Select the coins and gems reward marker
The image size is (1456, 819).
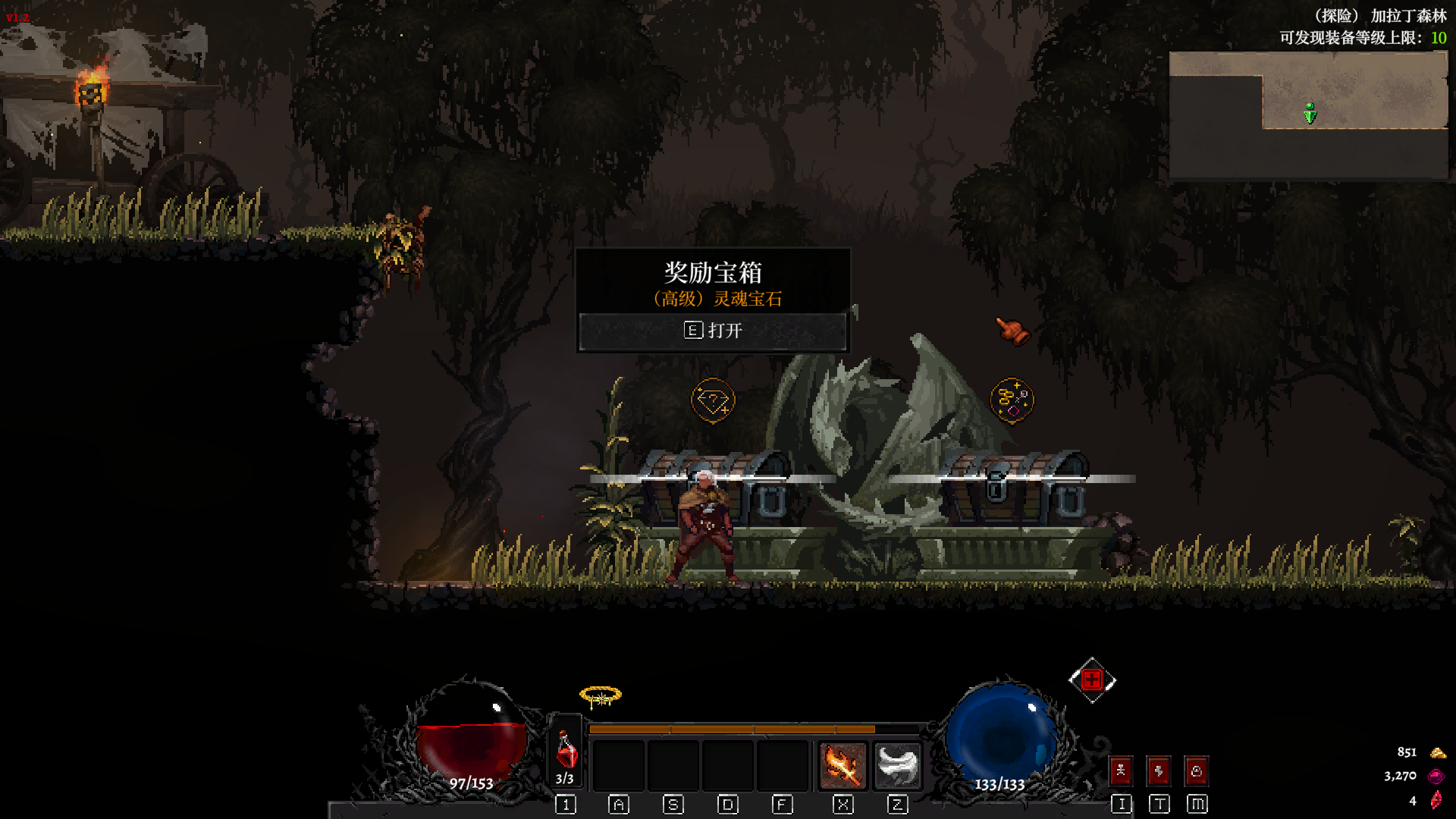point(1012,400)
